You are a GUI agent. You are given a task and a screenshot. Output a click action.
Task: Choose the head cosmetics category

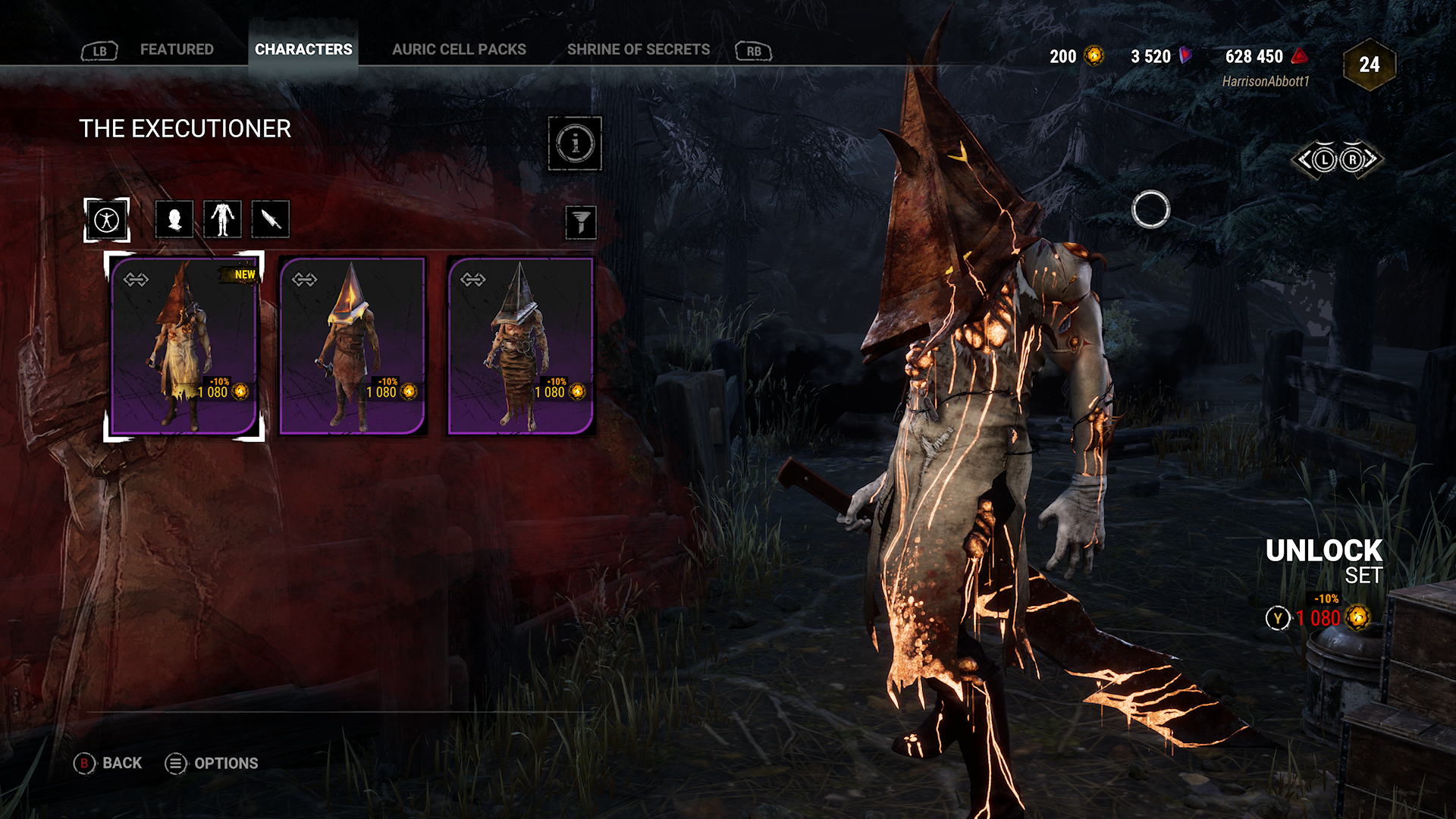(x=174, y=221)
